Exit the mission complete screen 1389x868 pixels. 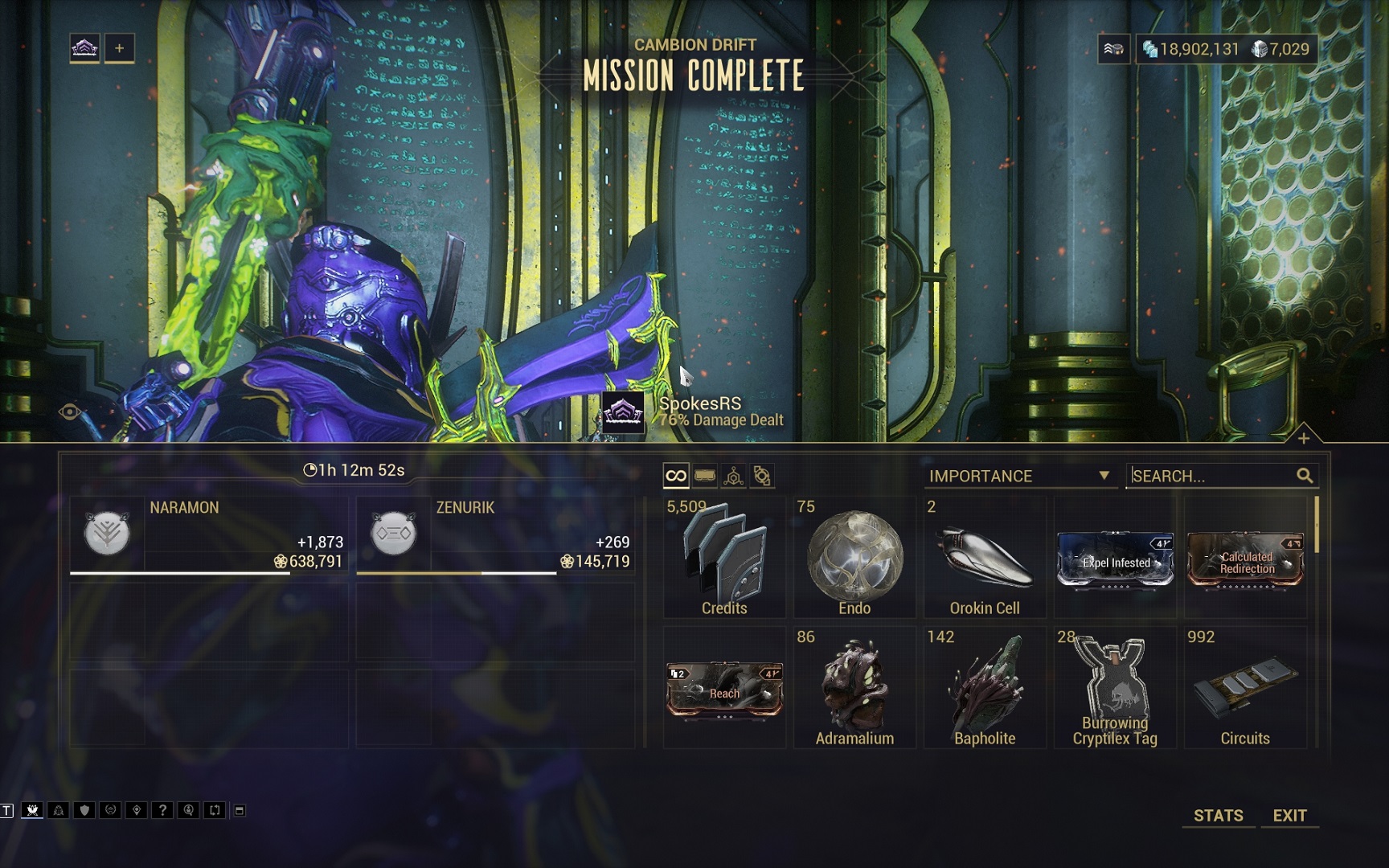click(1289, 815)
